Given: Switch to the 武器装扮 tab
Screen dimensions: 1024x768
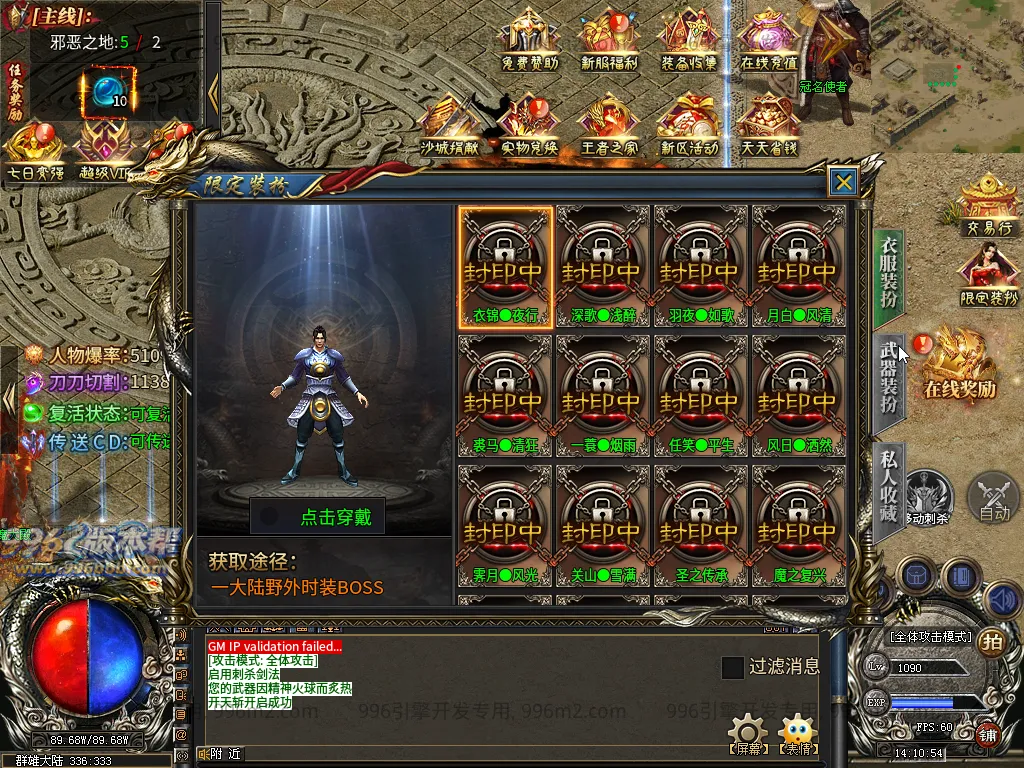Looking at the screenshot, I should pos(889,377).
